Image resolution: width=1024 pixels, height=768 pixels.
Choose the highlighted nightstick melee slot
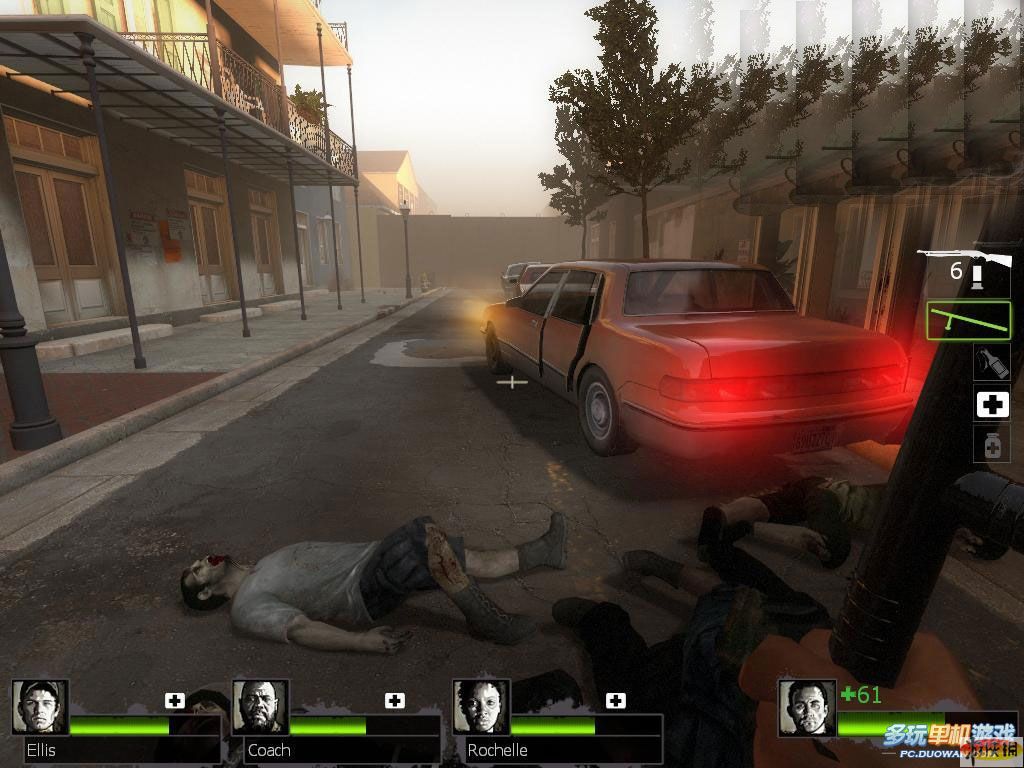click(968, 320)
